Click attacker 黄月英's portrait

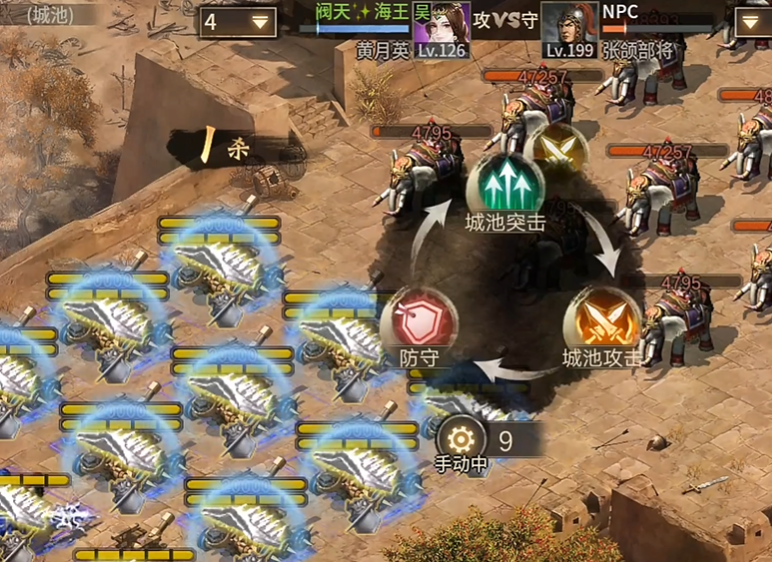(x=442, y=29)
